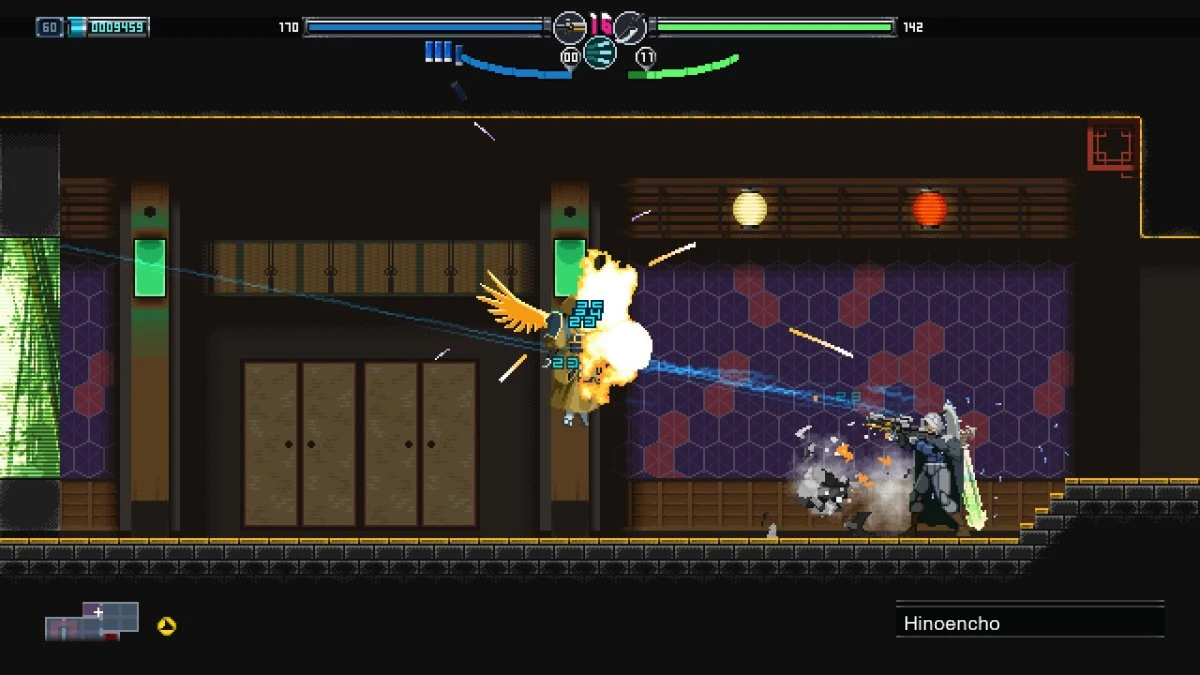Activate the teal dash skill icon
Viewport: 1200px width, 675px height.
point(599,52)
